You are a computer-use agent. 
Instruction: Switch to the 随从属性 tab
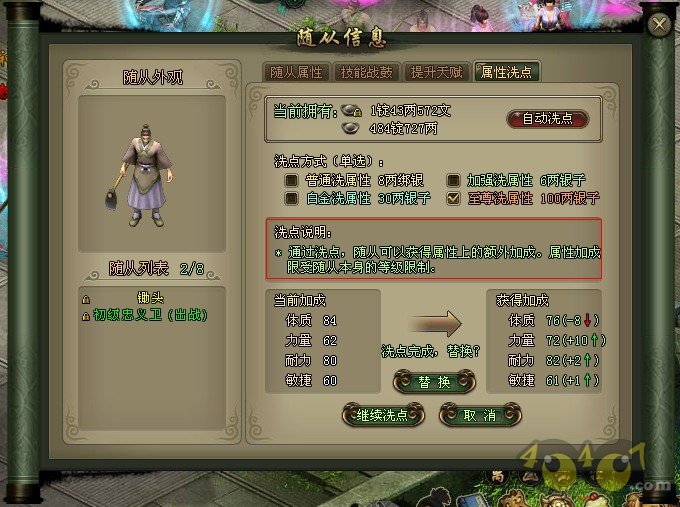[297, 72]
